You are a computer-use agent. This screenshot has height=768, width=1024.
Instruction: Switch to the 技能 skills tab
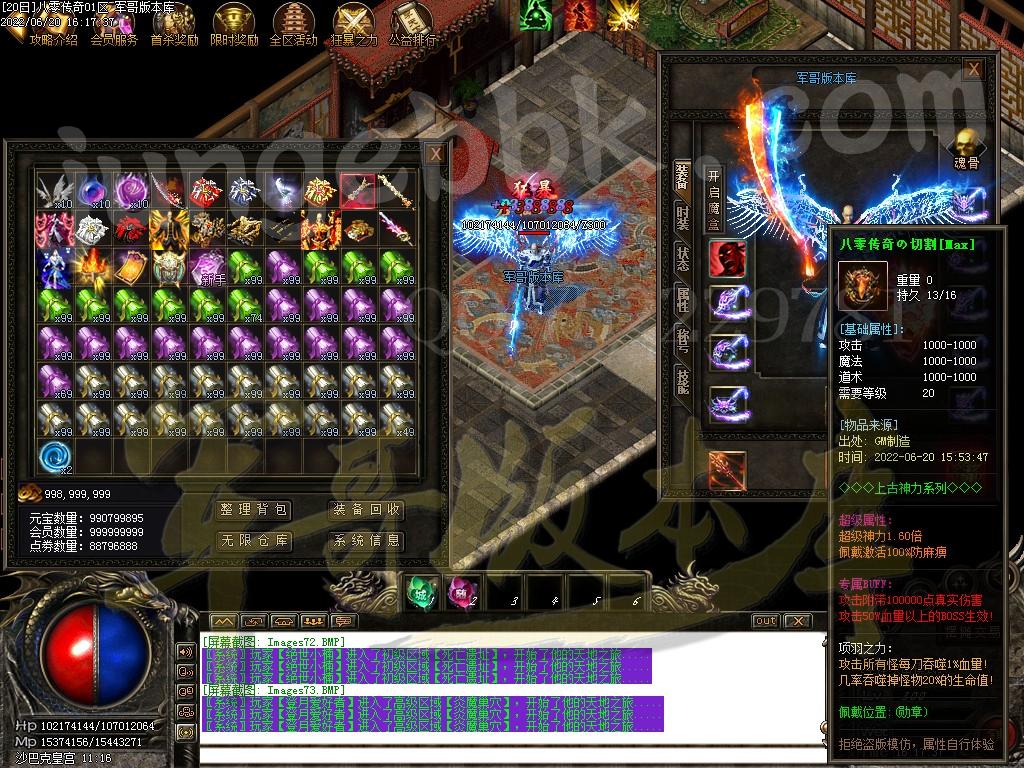682,380
